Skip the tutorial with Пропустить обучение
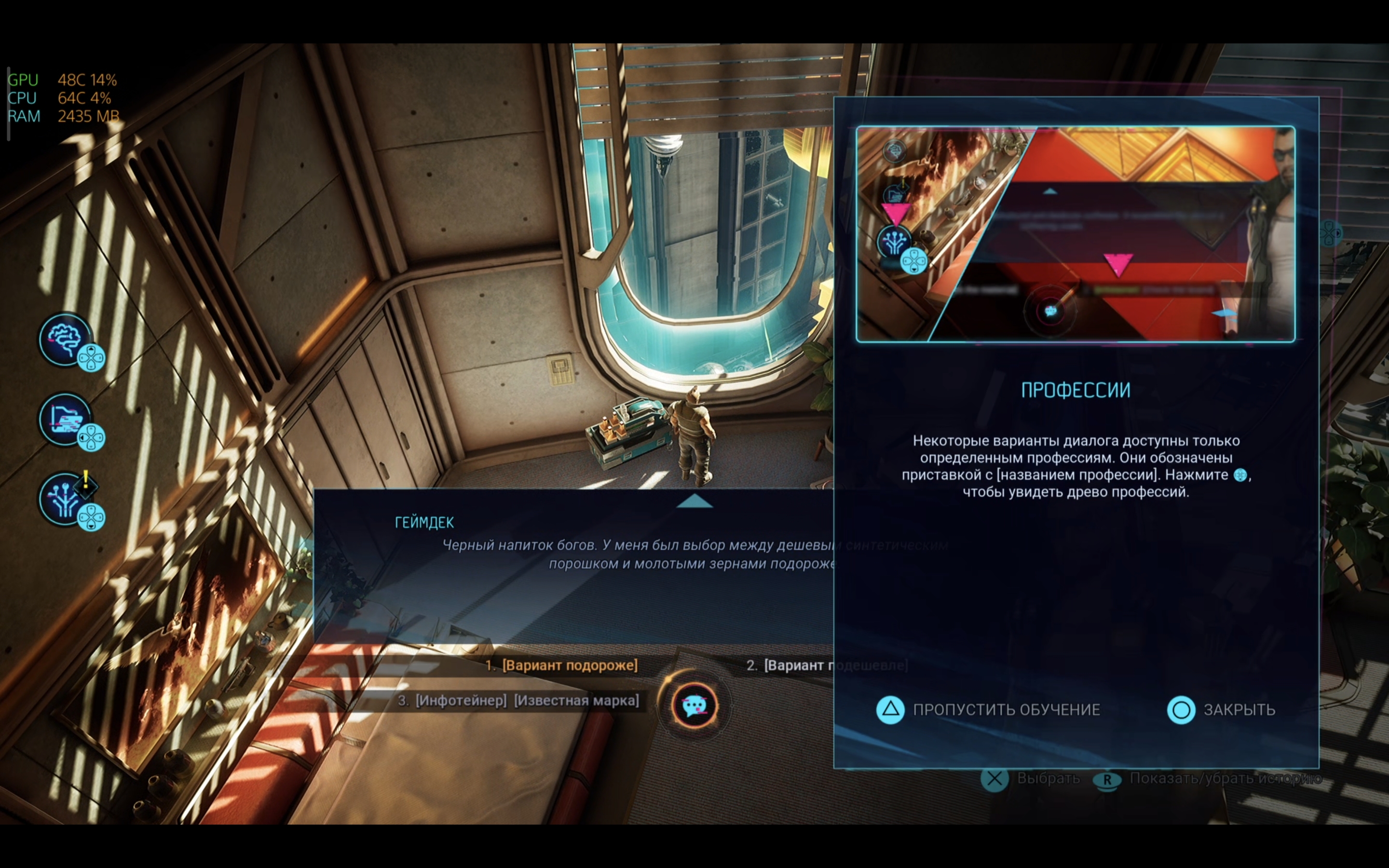This screenshot has width=1389, height=868. click(988, 709)
